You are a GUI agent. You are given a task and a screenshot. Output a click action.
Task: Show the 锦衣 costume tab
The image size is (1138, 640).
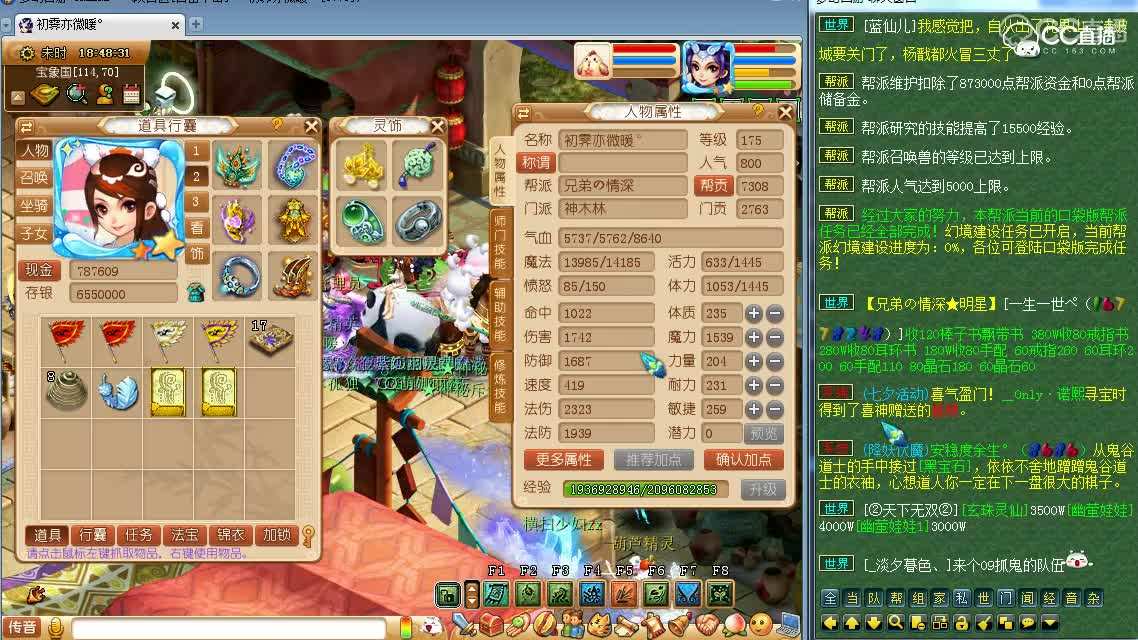(x=231, y=535)
